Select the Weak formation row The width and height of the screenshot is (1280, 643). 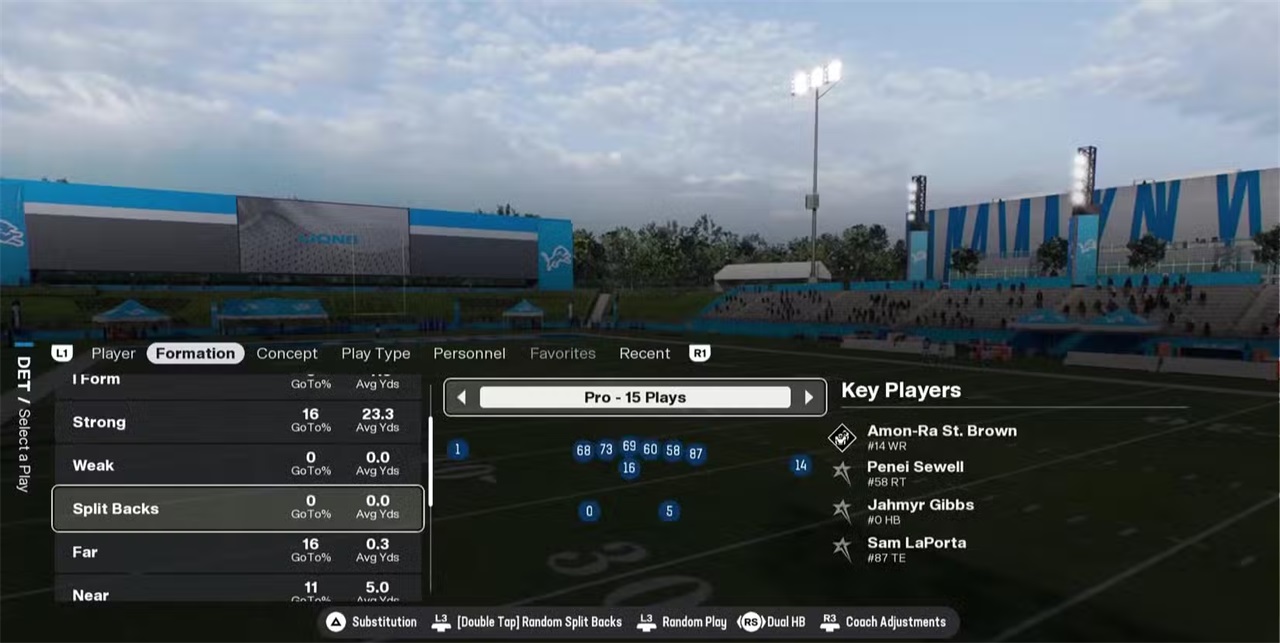coord(238,465)
